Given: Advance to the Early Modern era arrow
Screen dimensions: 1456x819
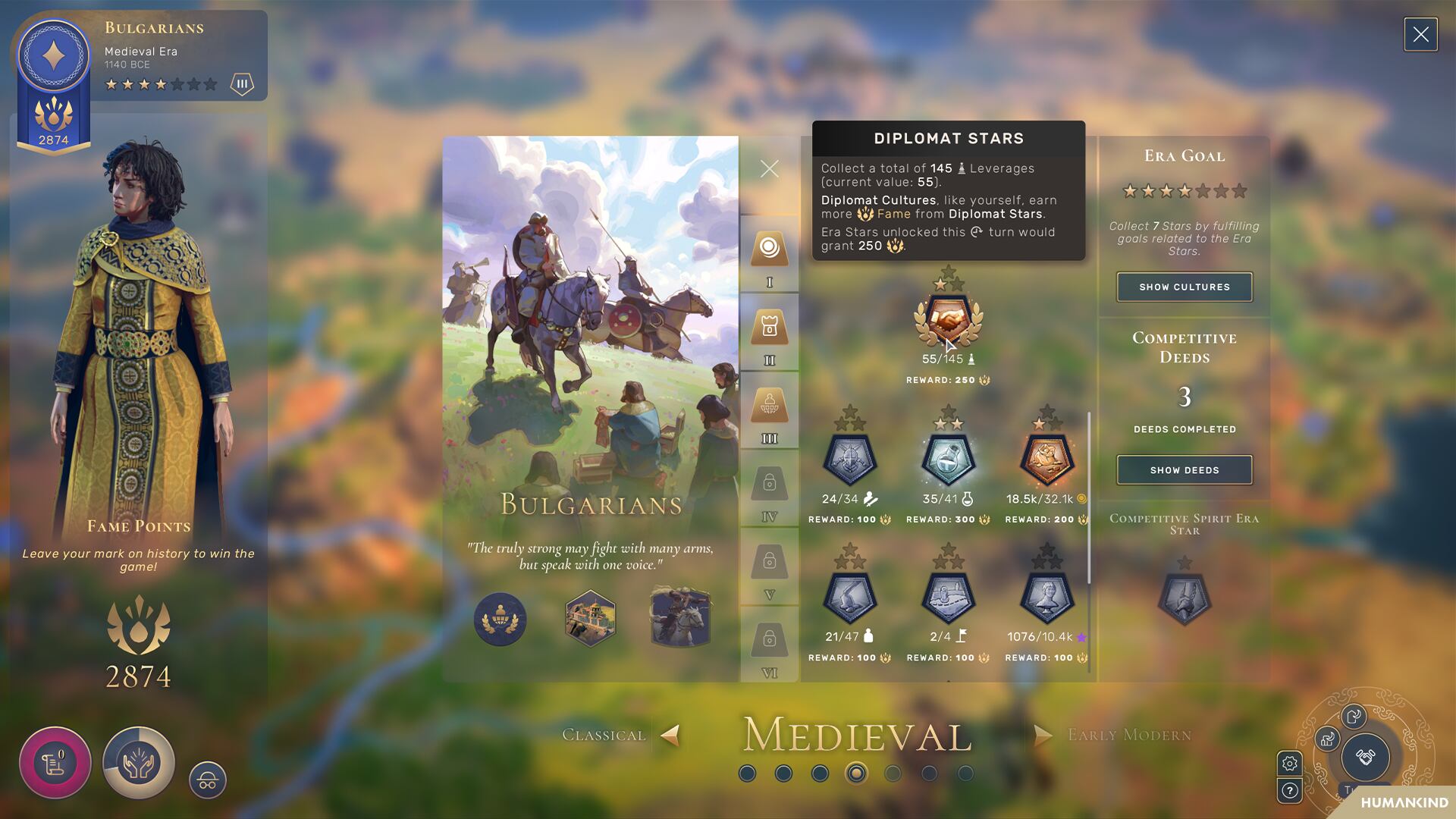Looking at the screenshot, I should click(1043, 735).
